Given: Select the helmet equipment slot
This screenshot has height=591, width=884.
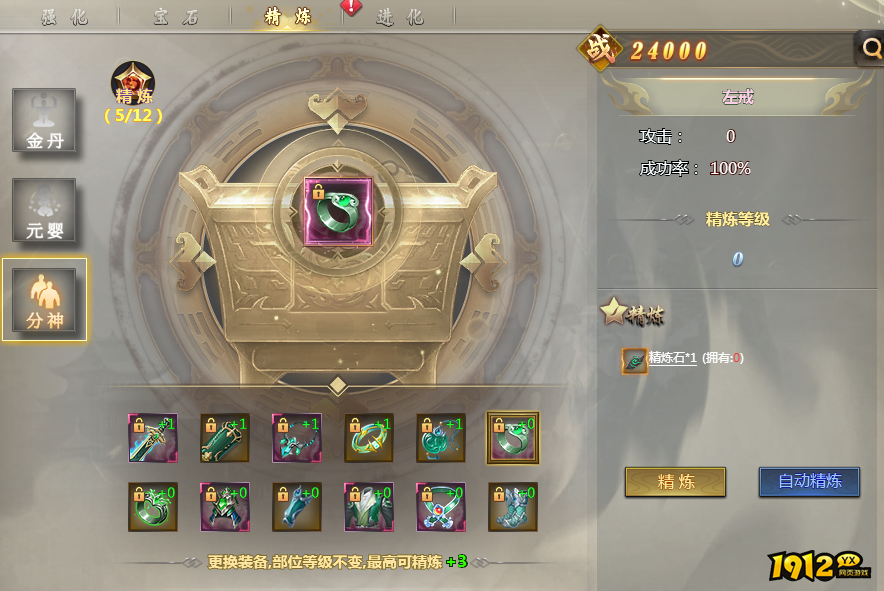Looking at the screenshot, I should pos(225,507).
